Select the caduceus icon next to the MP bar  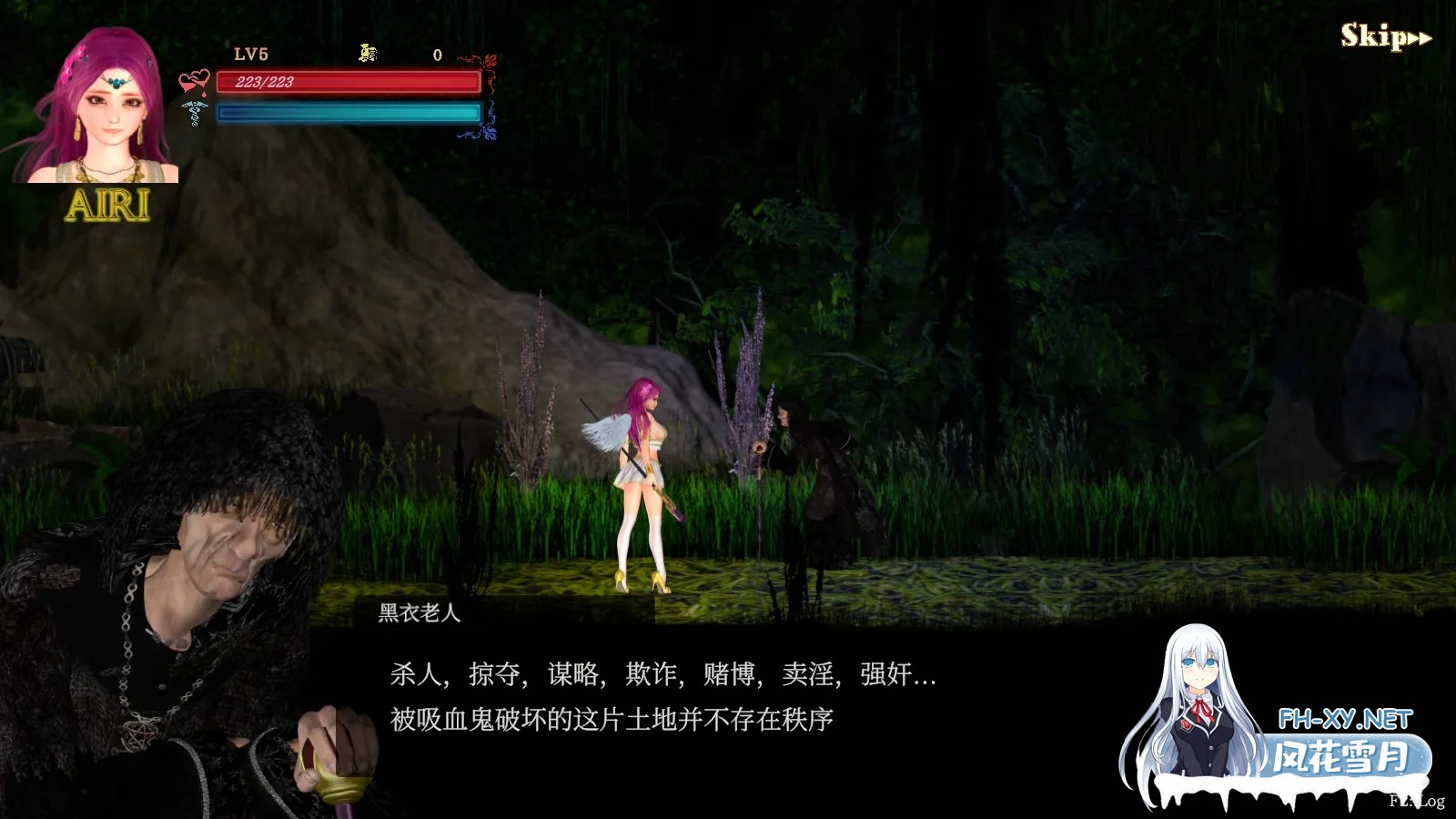coord(193,116)
